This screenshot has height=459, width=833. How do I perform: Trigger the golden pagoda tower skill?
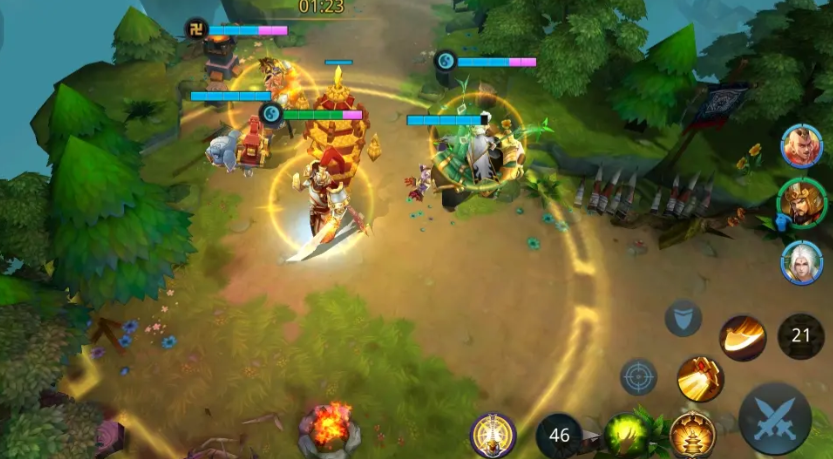pos(692,433)
